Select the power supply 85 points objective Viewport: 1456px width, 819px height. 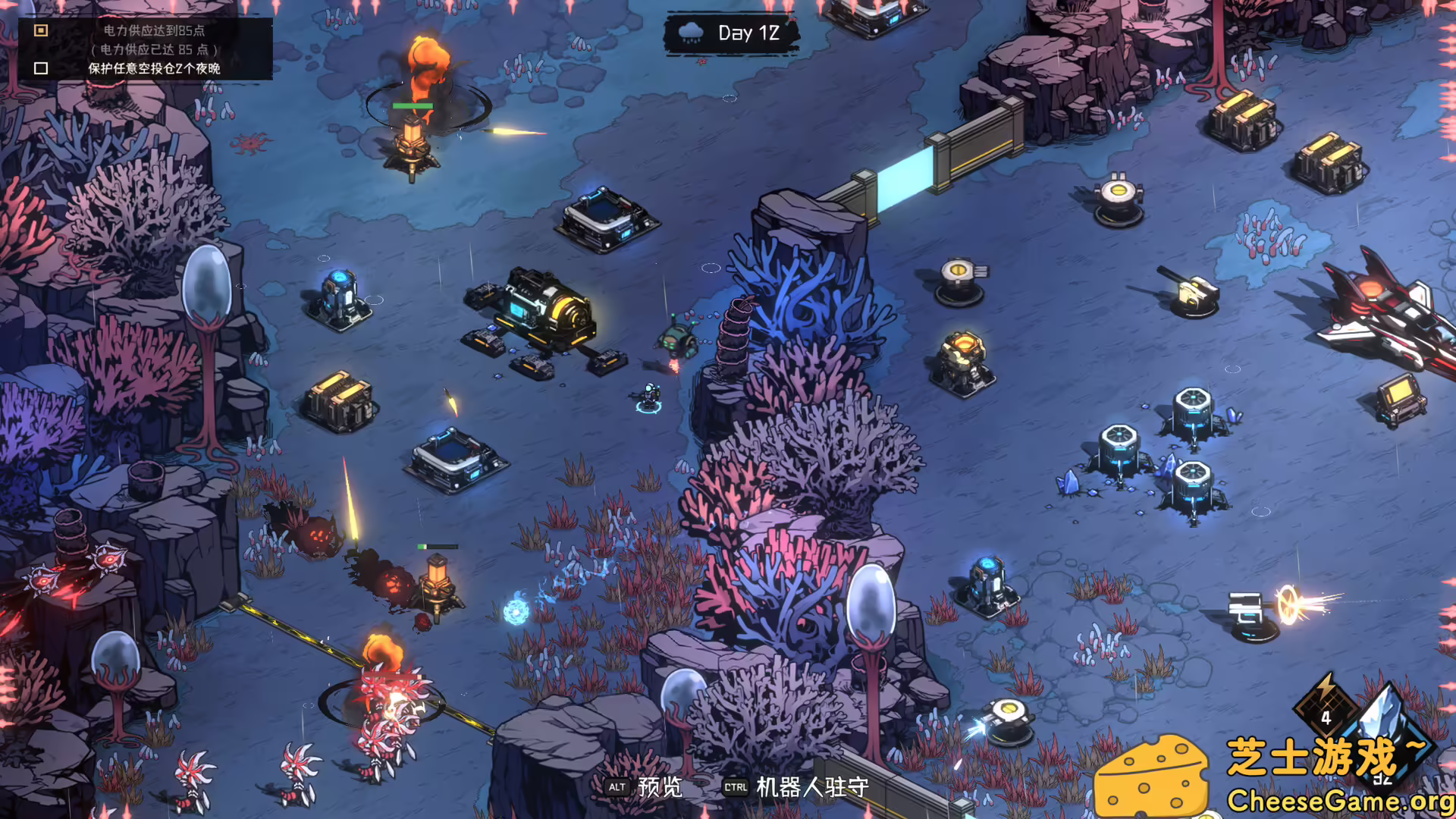click(x=153, y=31)
